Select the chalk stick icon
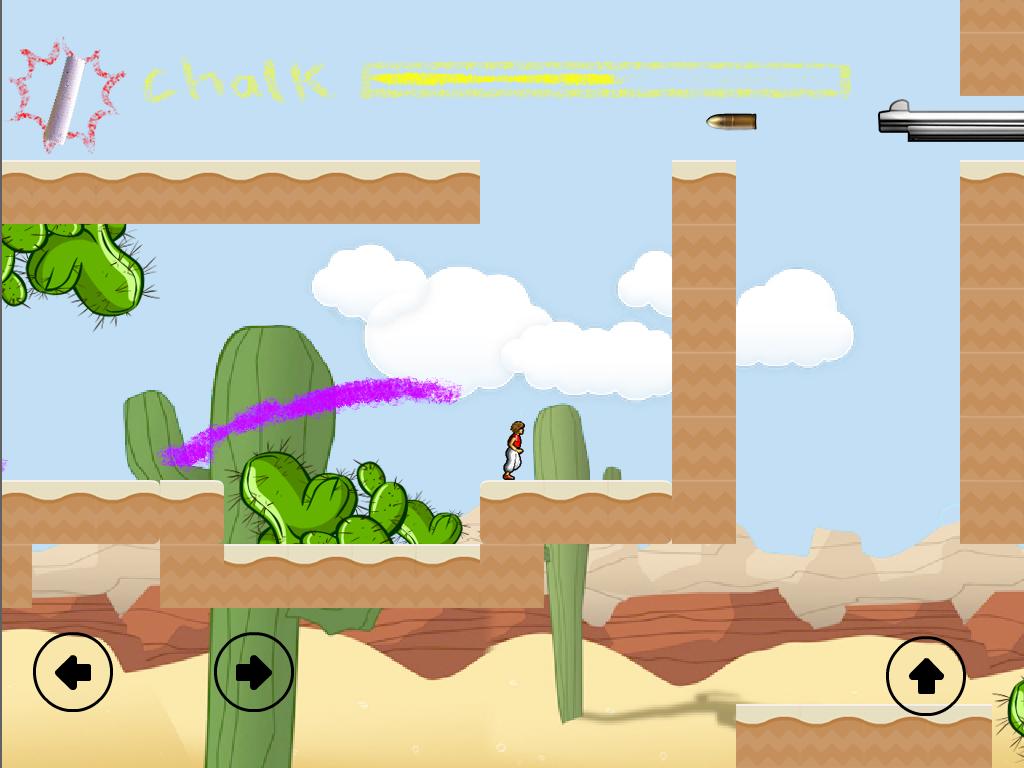1024x768 pixels. [x=67, y=96]
